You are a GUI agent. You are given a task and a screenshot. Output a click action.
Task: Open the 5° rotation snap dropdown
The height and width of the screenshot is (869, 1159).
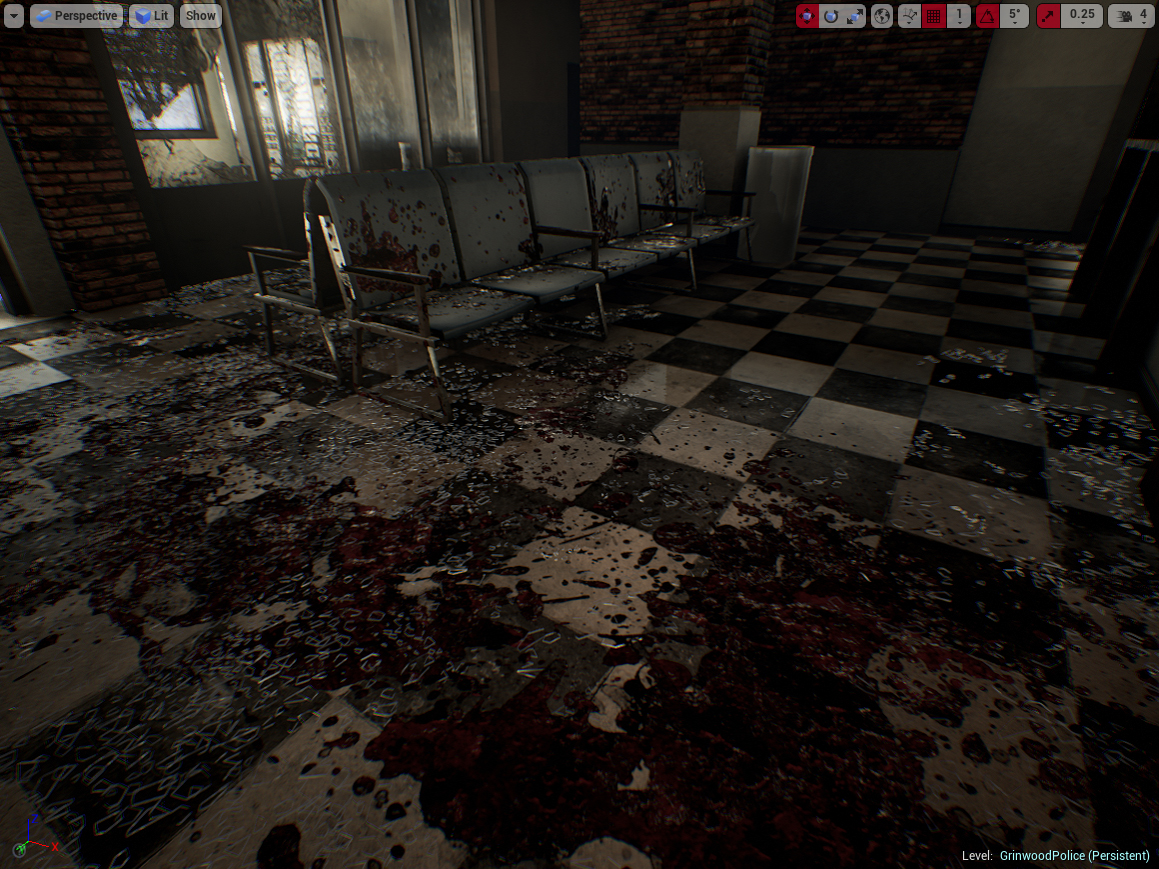point(1014,15)
